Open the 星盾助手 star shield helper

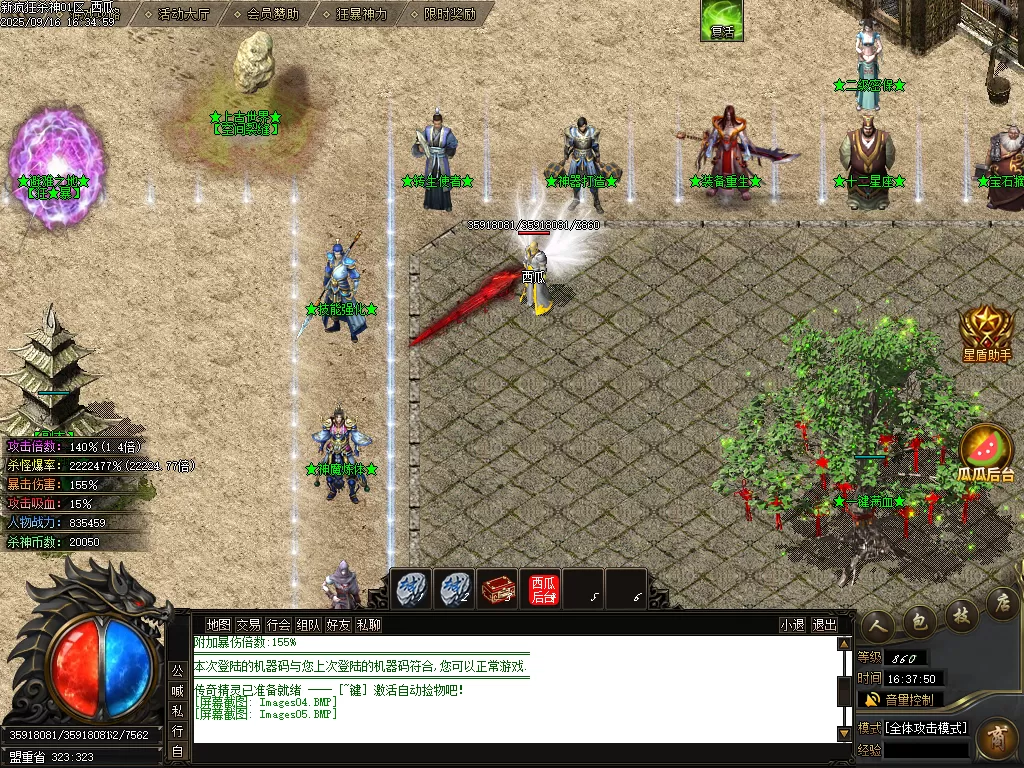click(x=987, y=333)
